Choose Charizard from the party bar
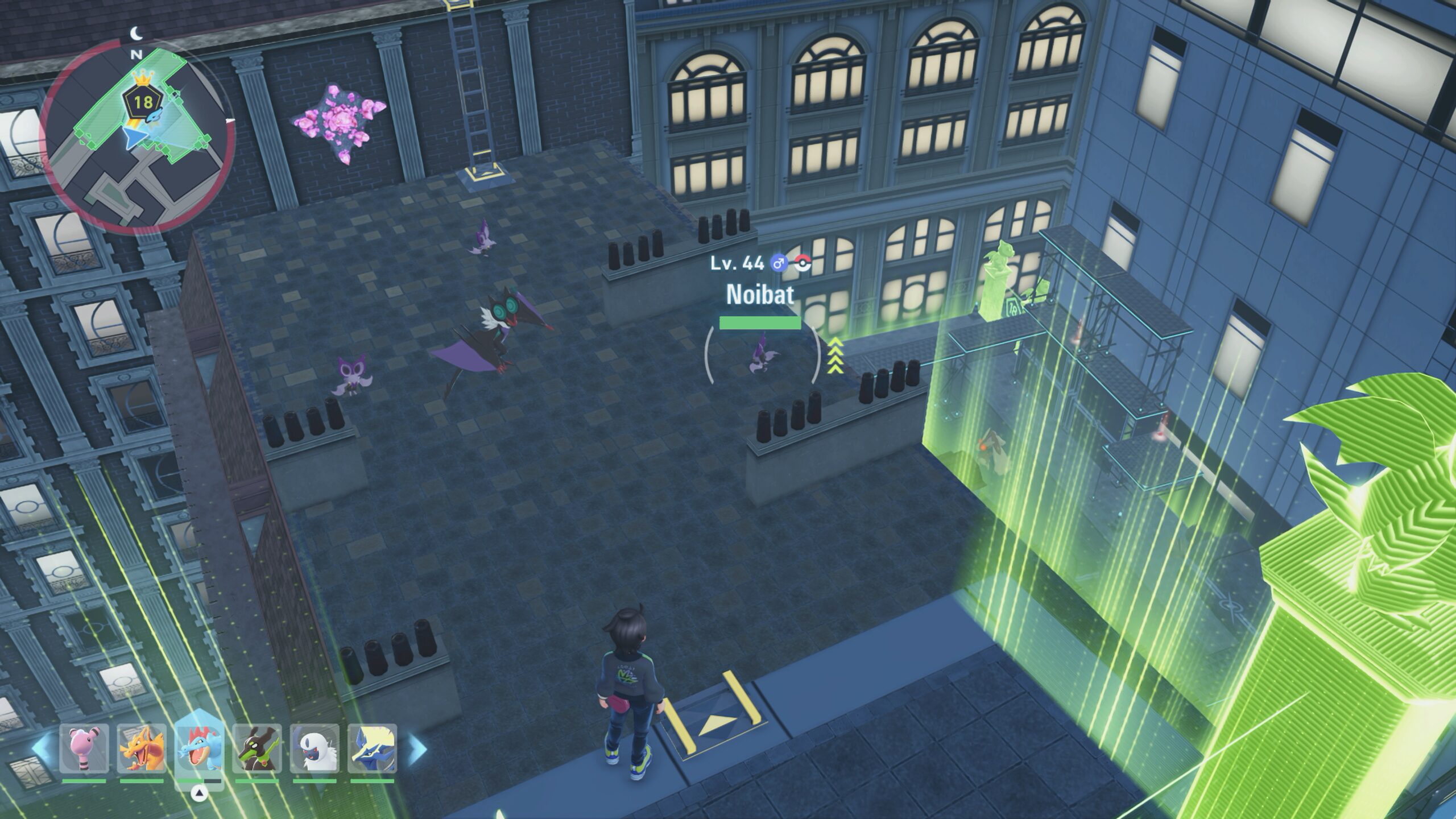1456x819 pixels. point(142,748)
